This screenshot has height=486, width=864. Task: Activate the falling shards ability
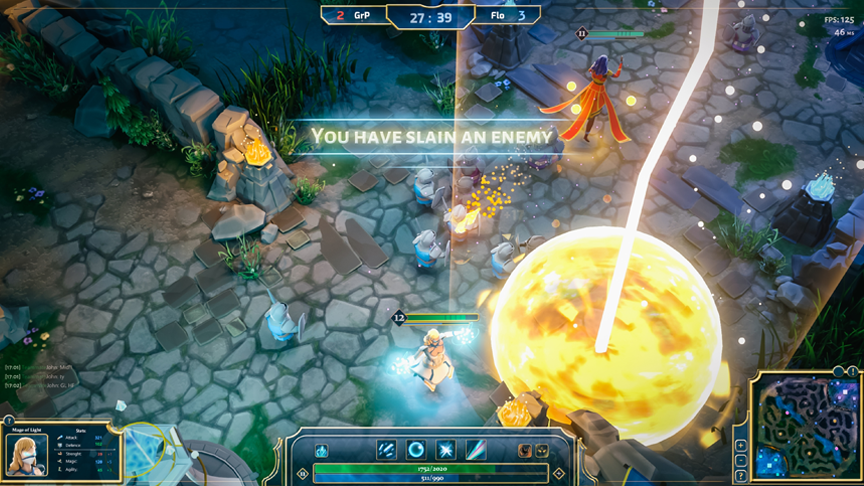click(387, 450)
